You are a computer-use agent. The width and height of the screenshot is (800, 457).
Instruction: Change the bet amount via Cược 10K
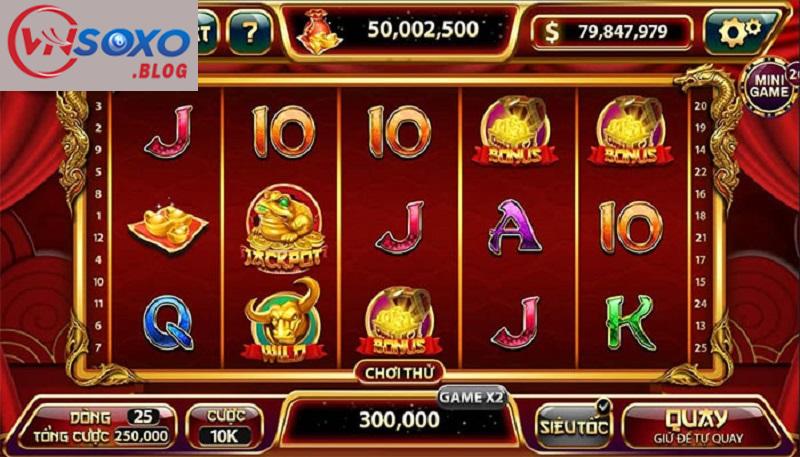tap(226, 425)
